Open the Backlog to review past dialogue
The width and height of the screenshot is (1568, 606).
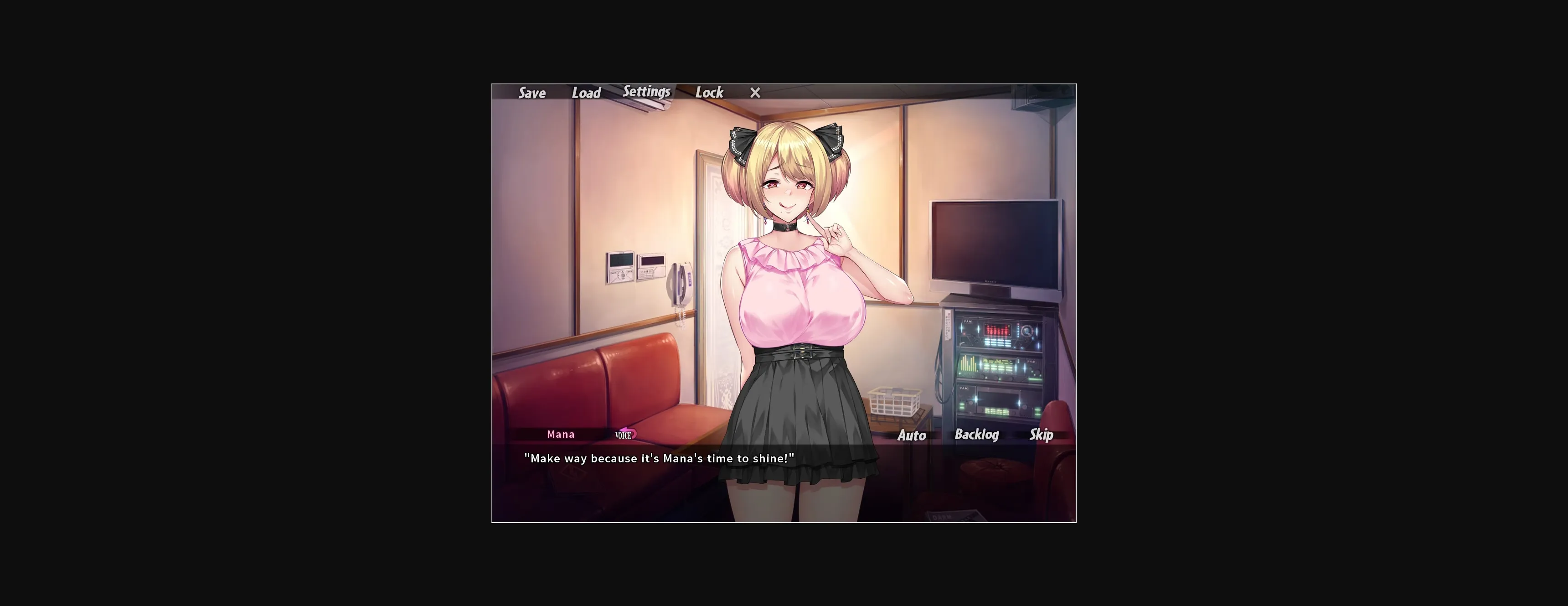pos(978,435)
